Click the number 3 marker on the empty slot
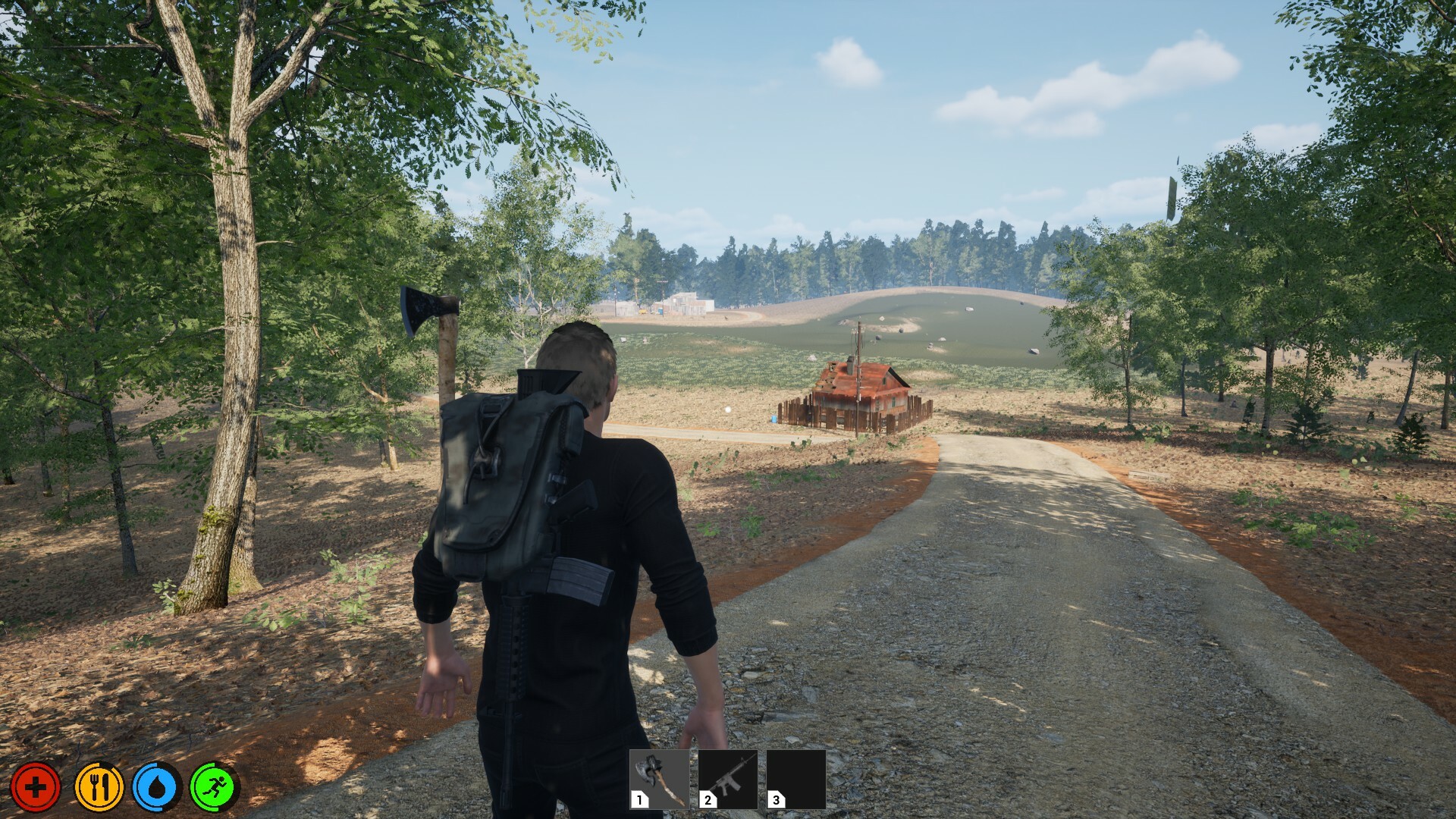1456x819 pixels. coord(775,799)
